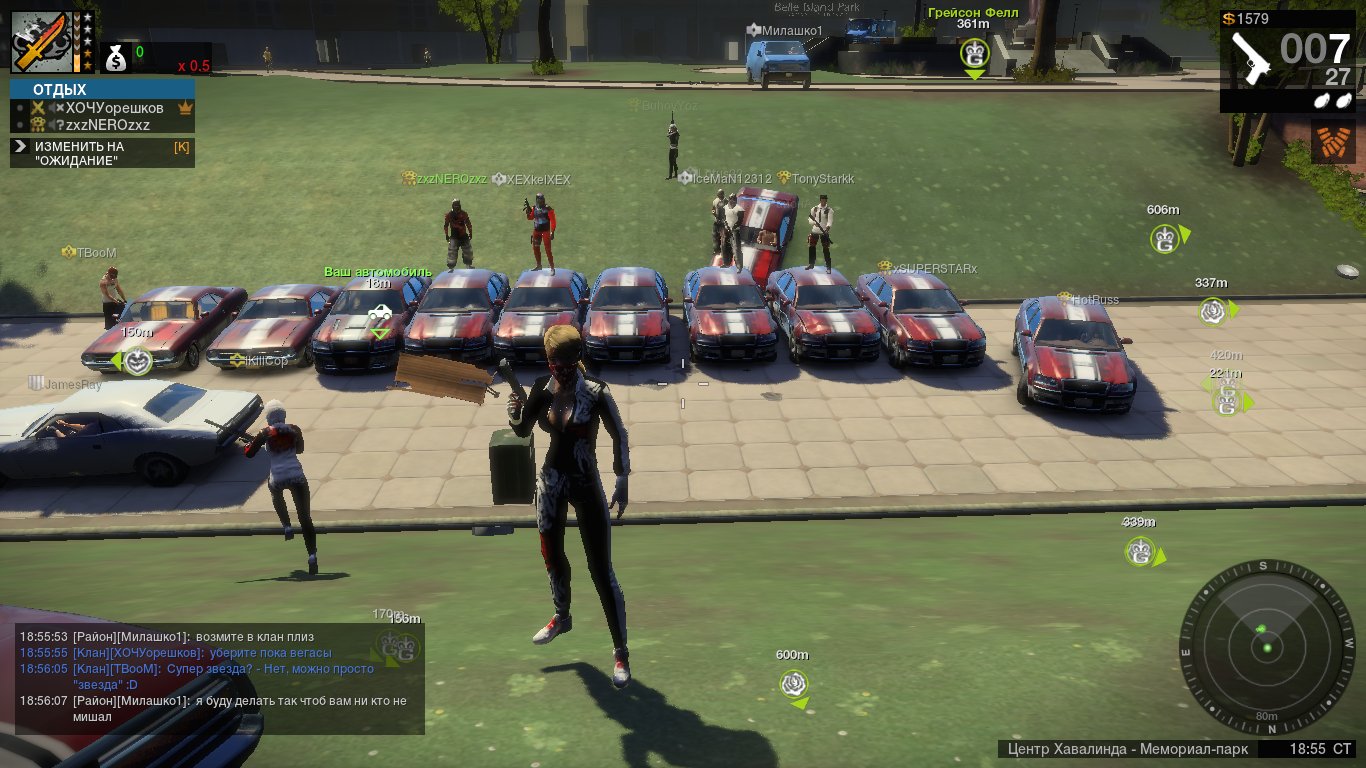The image size is (1366, 768).
Task: Select the Грейсон Фелл contact marker
Action: pyautogui.click(x=974, y=53)
